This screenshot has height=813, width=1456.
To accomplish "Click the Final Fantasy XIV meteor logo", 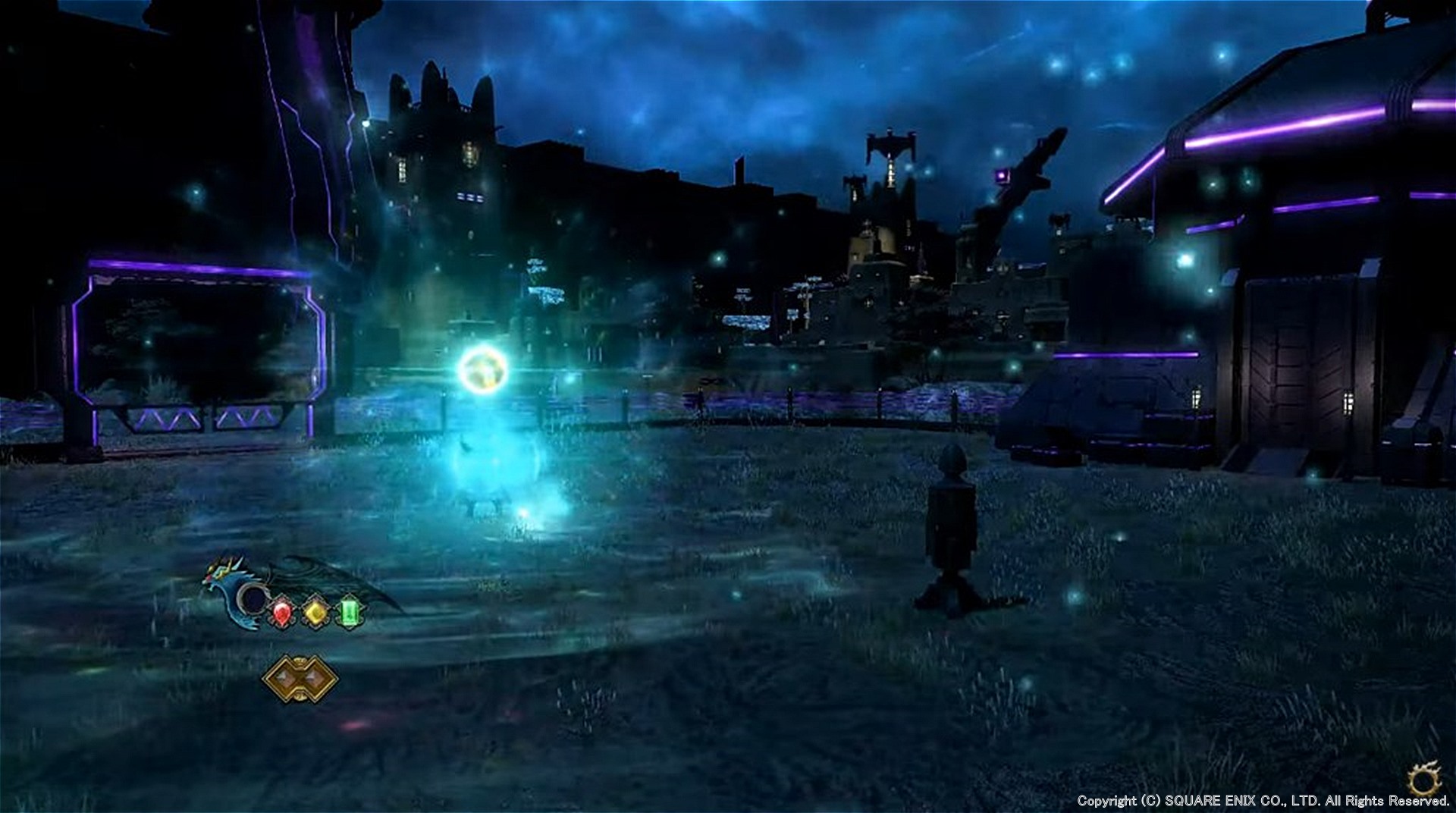I will [1425, 778].
